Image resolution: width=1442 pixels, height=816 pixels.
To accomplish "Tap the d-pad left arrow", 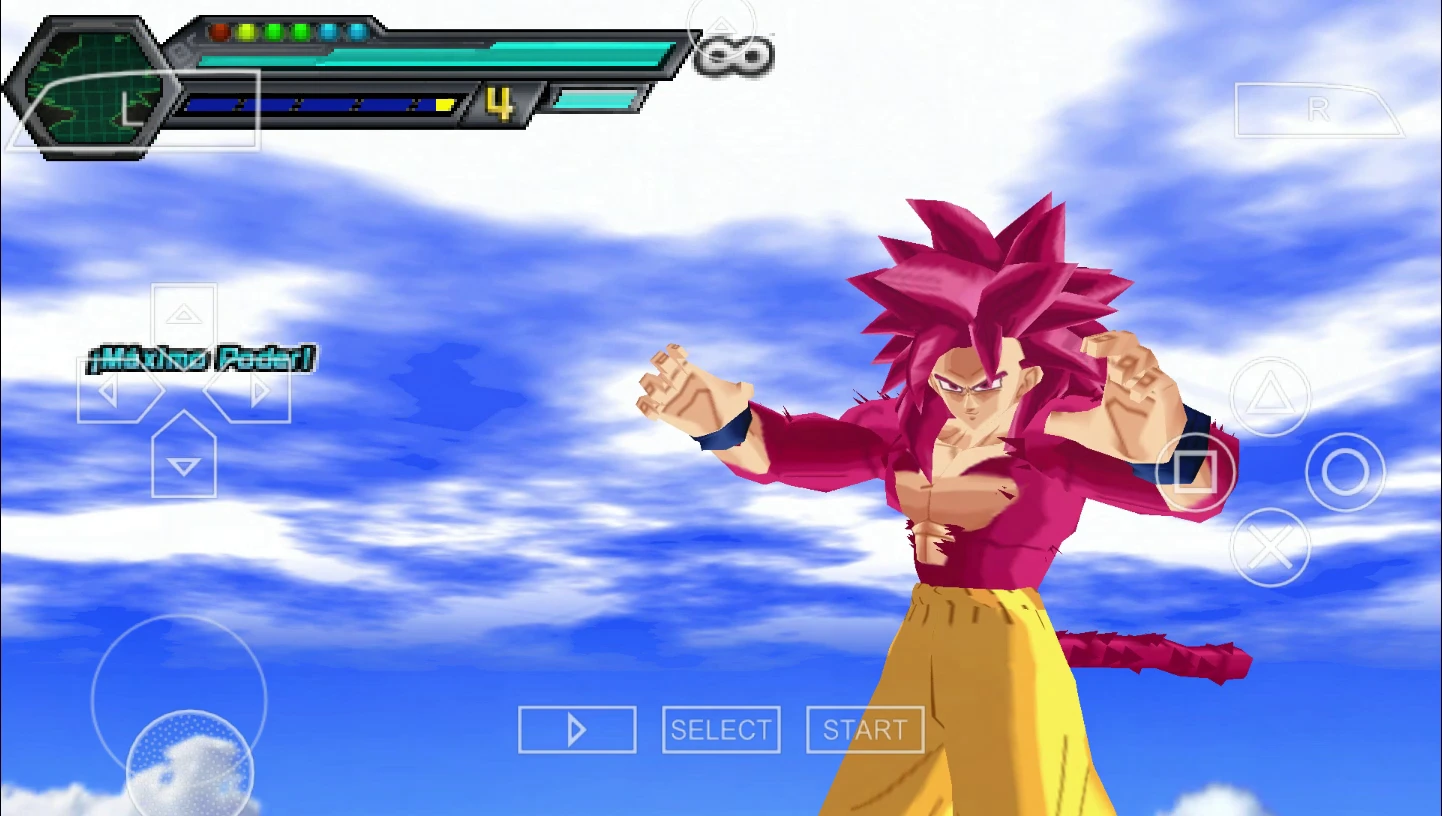I will coord(112,391).
